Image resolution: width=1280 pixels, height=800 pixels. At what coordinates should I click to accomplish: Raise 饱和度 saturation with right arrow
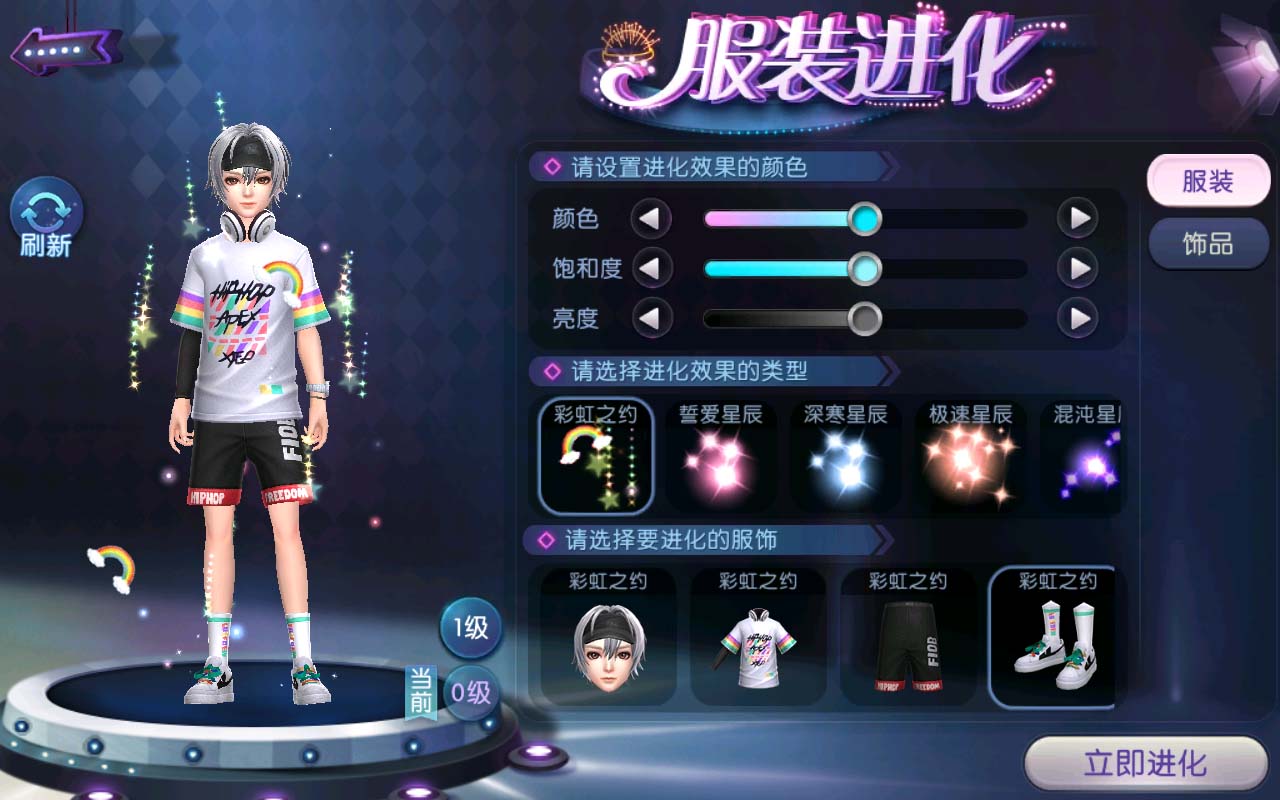(x=1078, y=268)
